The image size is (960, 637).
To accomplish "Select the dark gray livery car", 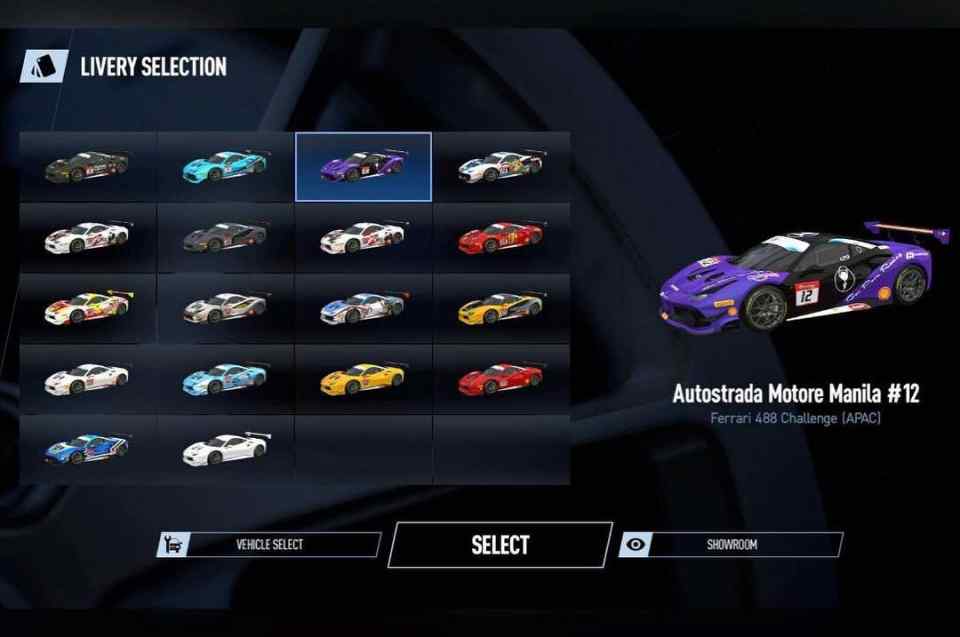I will pyautogui.click(x=225, y=237).
